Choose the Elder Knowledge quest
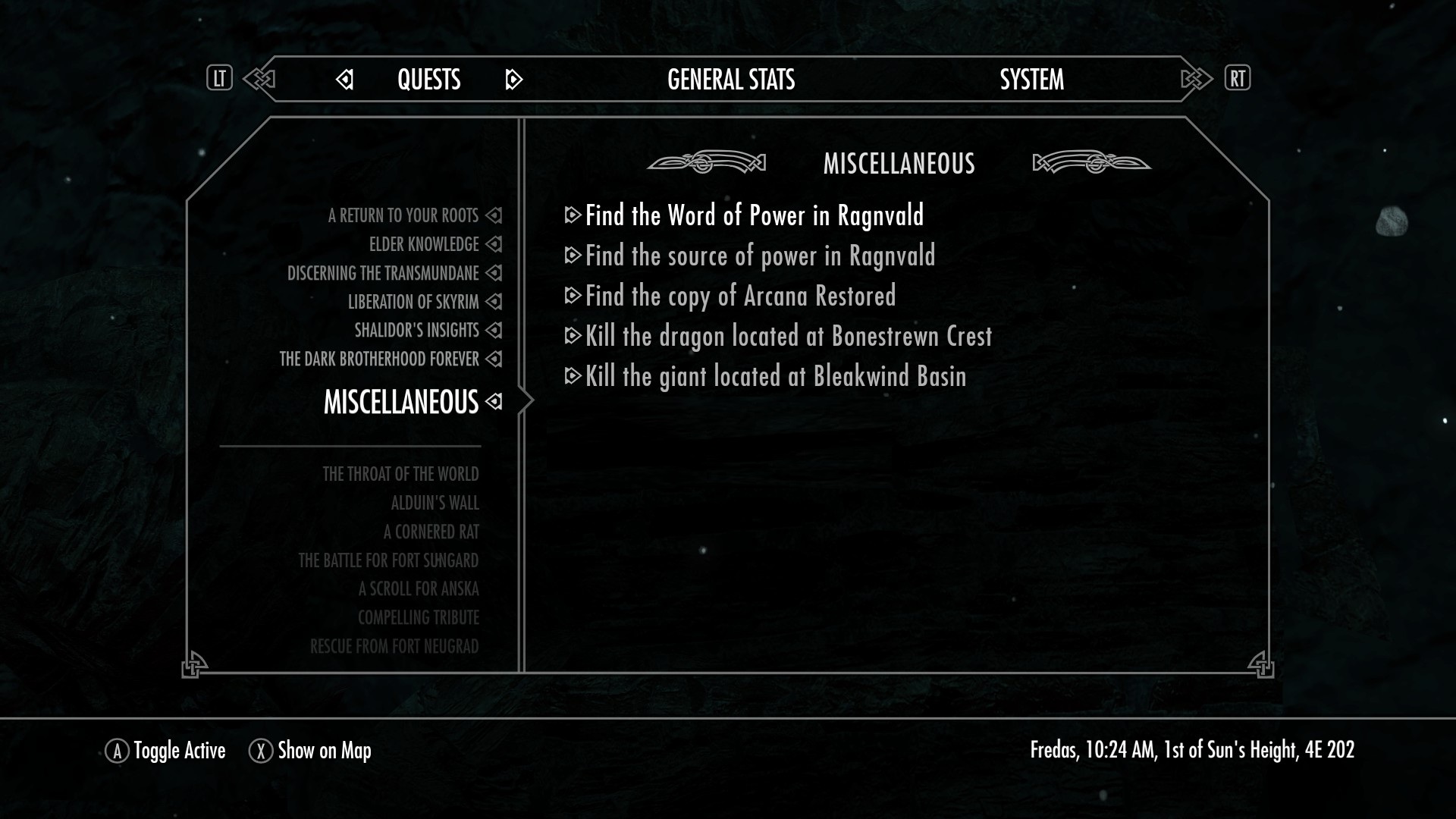Screen dimensions: 1456x819 tap(424, 245)
